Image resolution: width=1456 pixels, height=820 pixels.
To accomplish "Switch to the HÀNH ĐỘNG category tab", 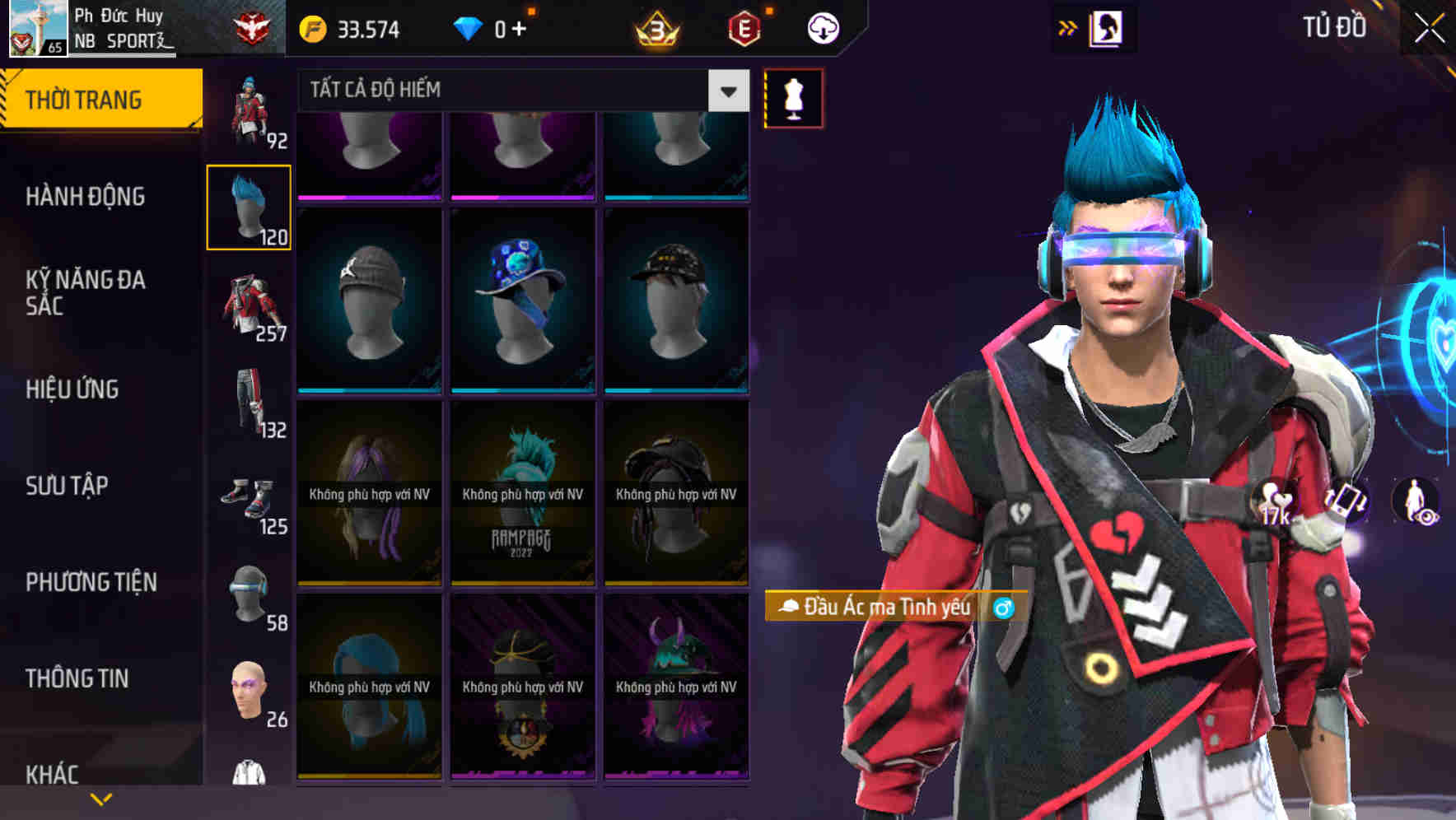I will click(88, 197).
